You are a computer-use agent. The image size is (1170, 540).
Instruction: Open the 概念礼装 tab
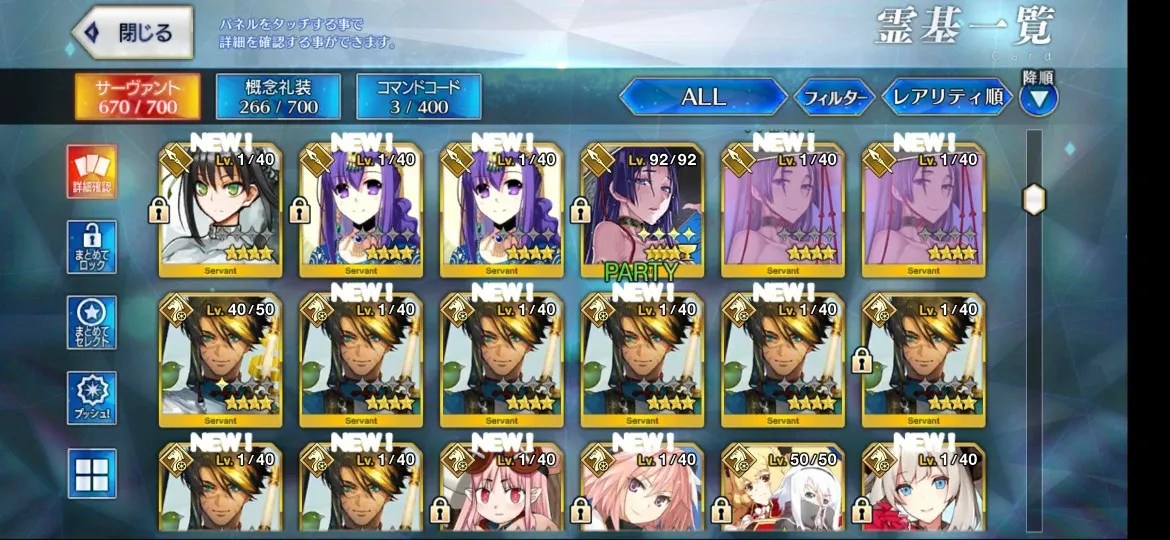coord(278,96)
